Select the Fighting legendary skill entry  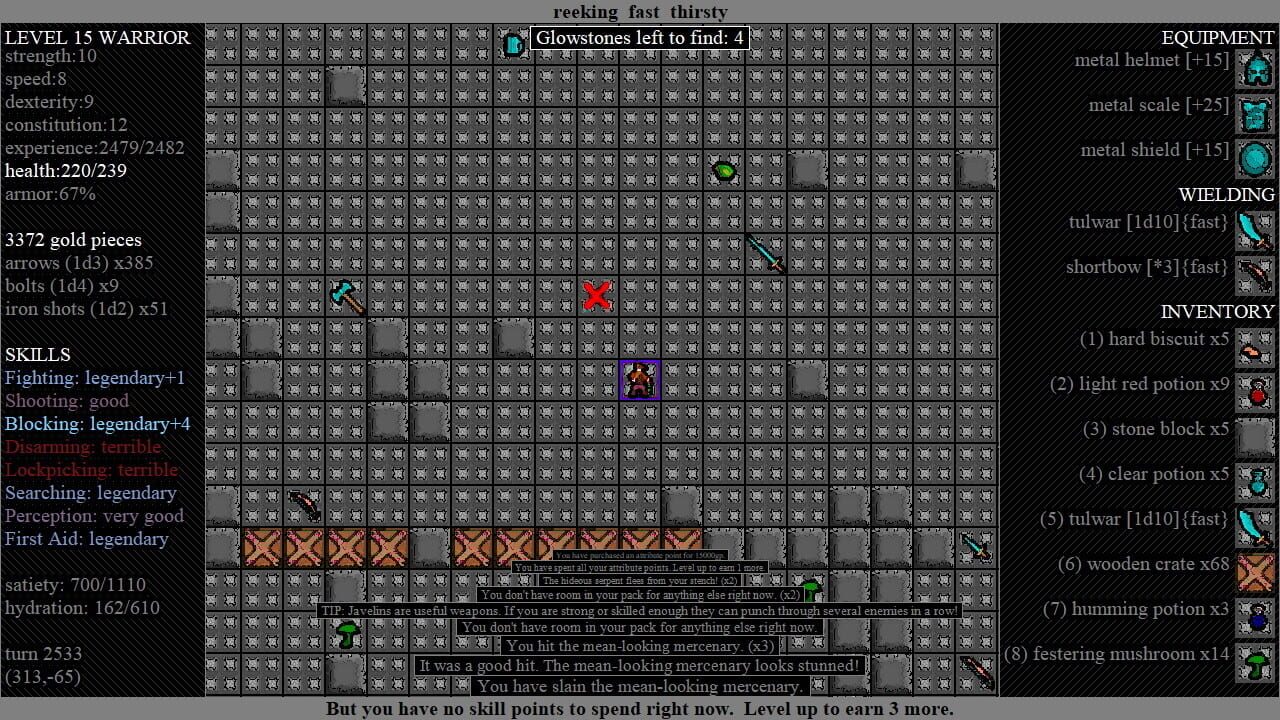coord(95,377)
